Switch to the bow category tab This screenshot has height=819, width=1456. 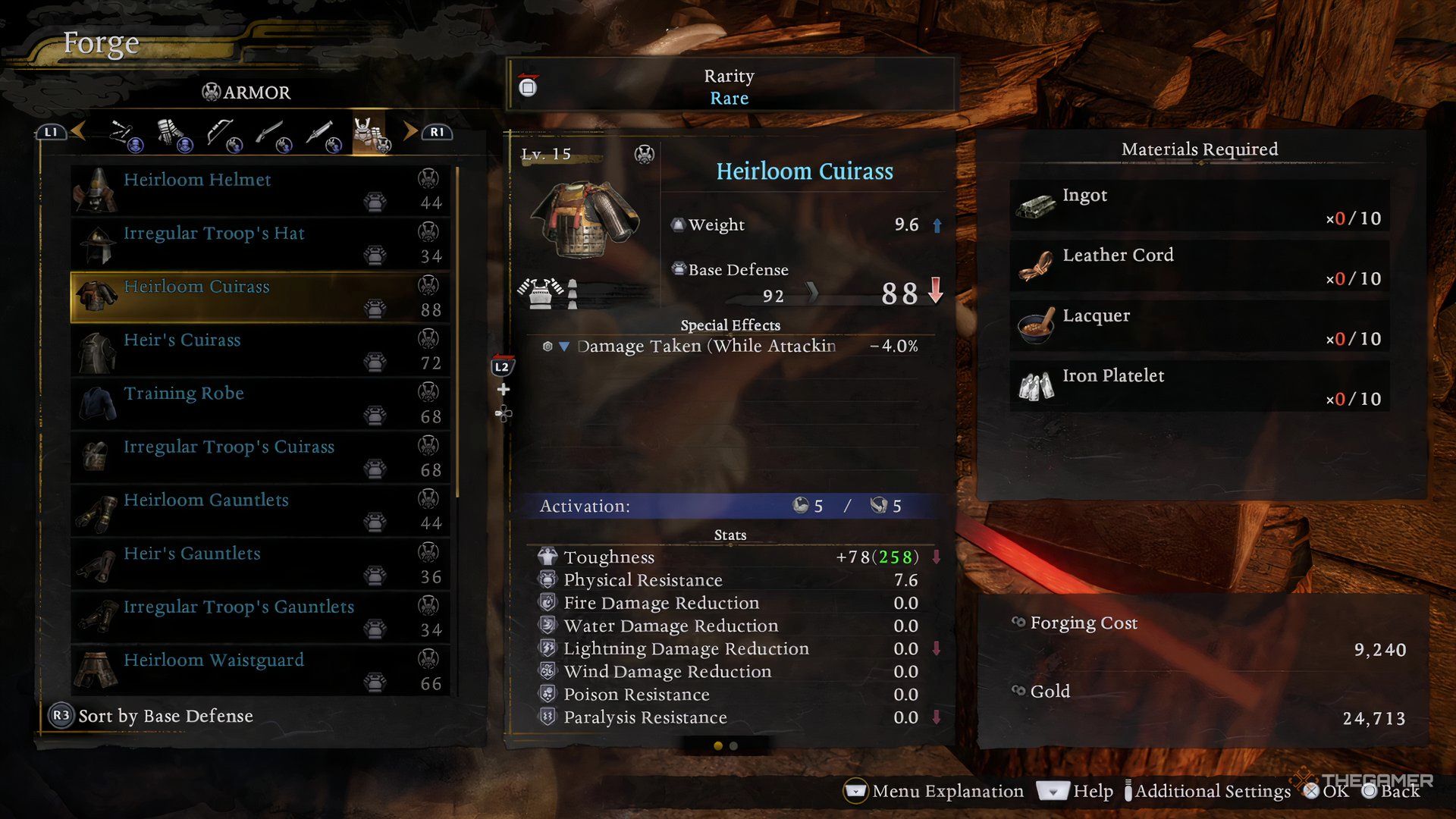click(221, 134)
